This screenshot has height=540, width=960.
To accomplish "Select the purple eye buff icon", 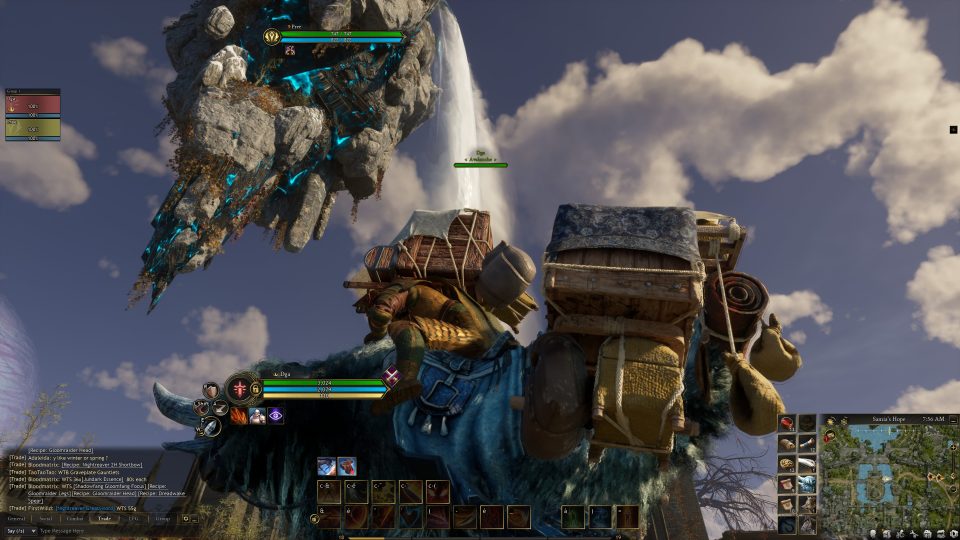I will pyautogui.click(x=275, y=415).
